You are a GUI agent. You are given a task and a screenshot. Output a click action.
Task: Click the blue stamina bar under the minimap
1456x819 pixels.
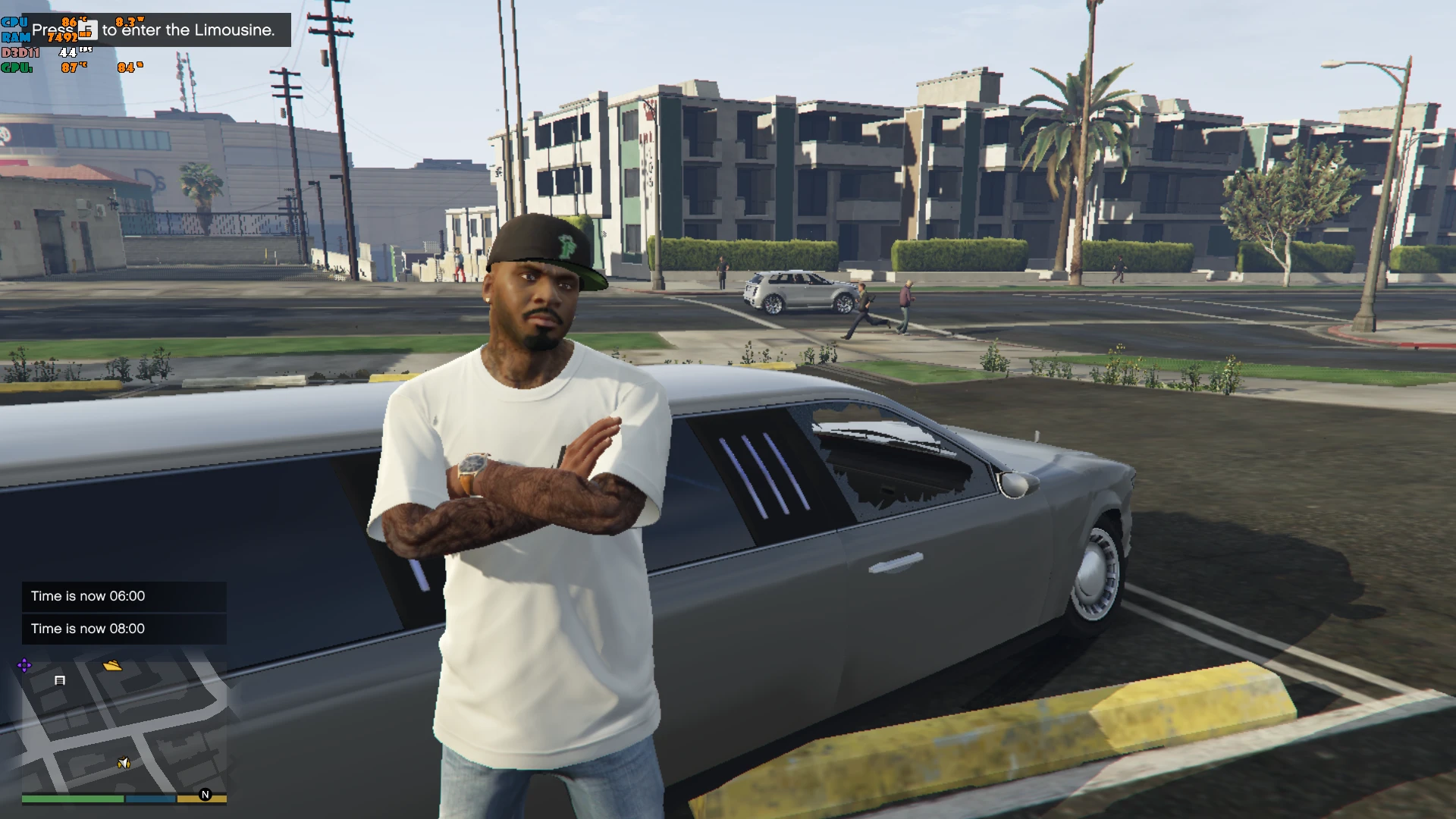(x=150, y=798)
